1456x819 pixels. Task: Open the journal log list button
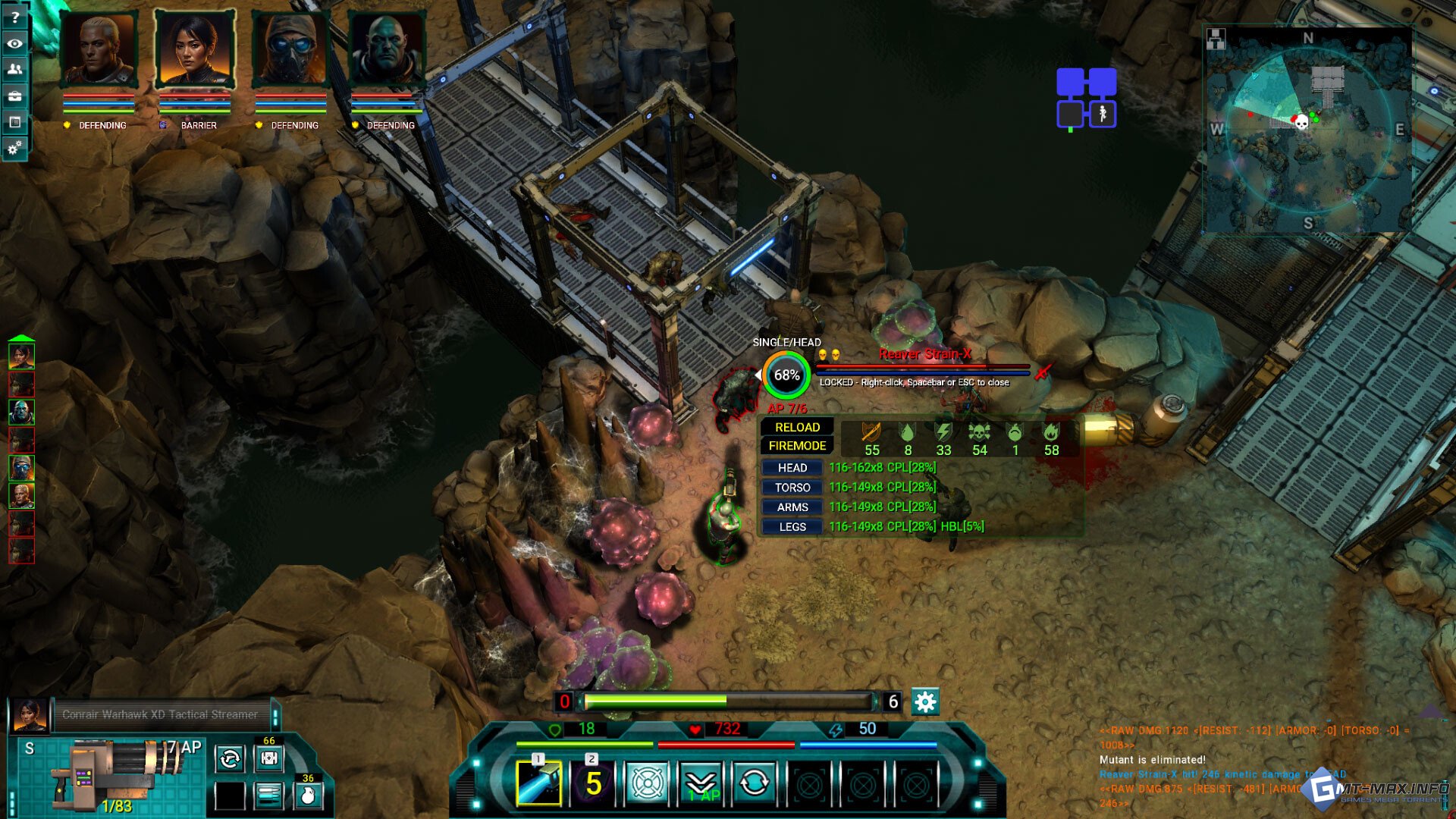[x=14, y=122]
